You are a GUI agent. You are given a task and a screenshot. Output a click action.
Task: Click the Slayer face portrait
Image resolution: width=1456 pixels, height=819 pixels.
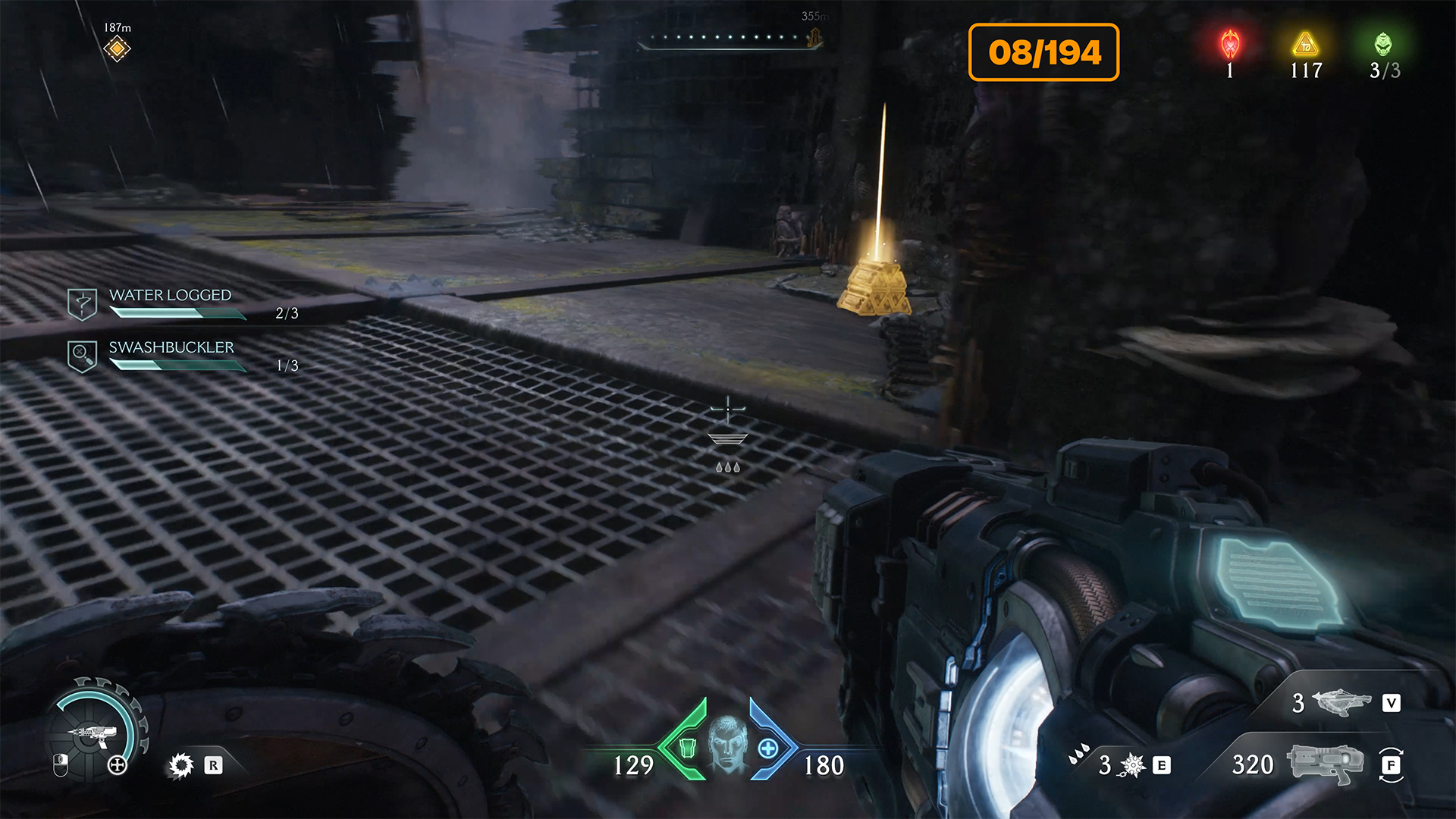[727, 744]
